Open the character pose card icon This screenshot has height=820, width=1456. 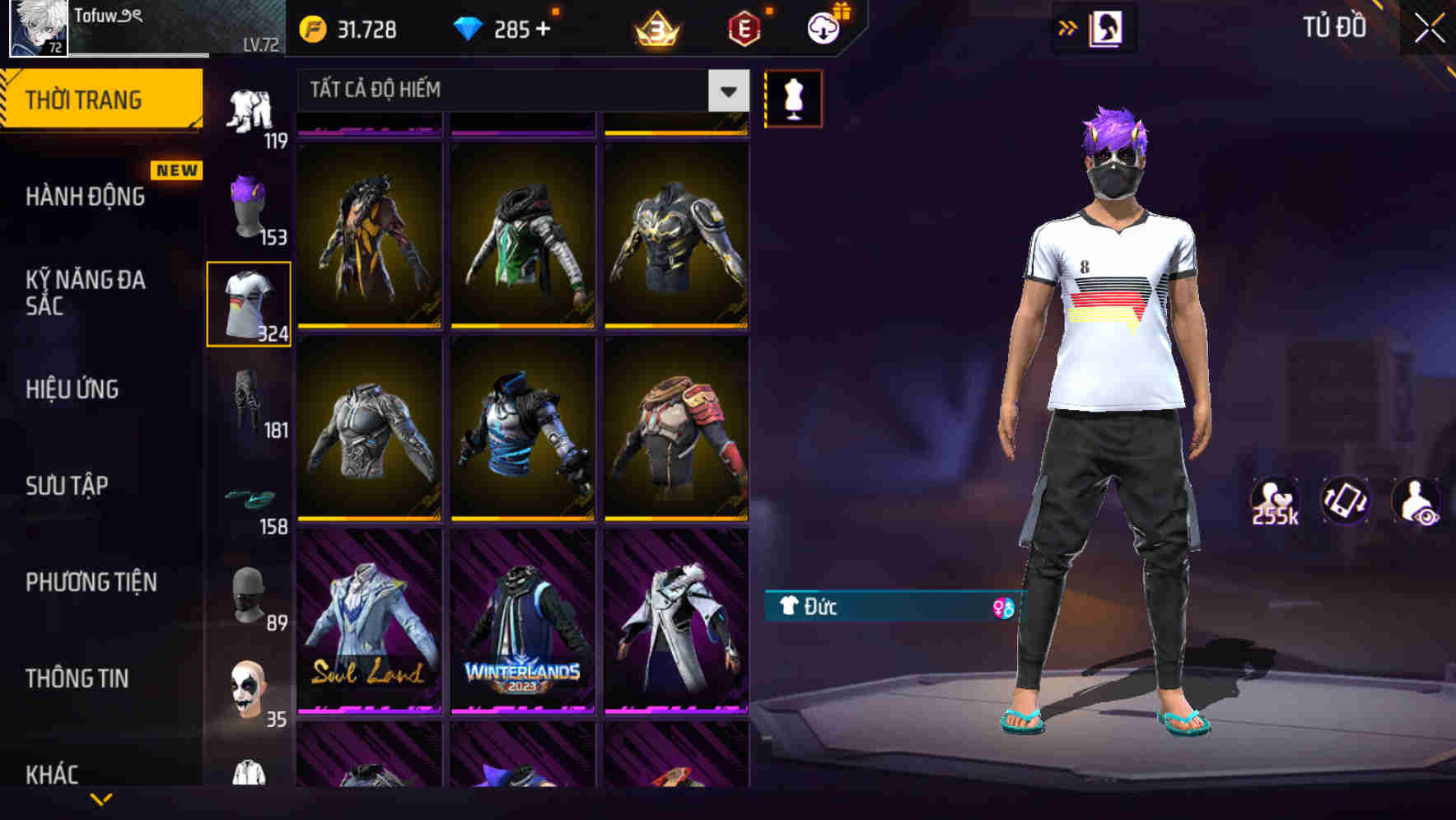click(x=1107, y=27)
